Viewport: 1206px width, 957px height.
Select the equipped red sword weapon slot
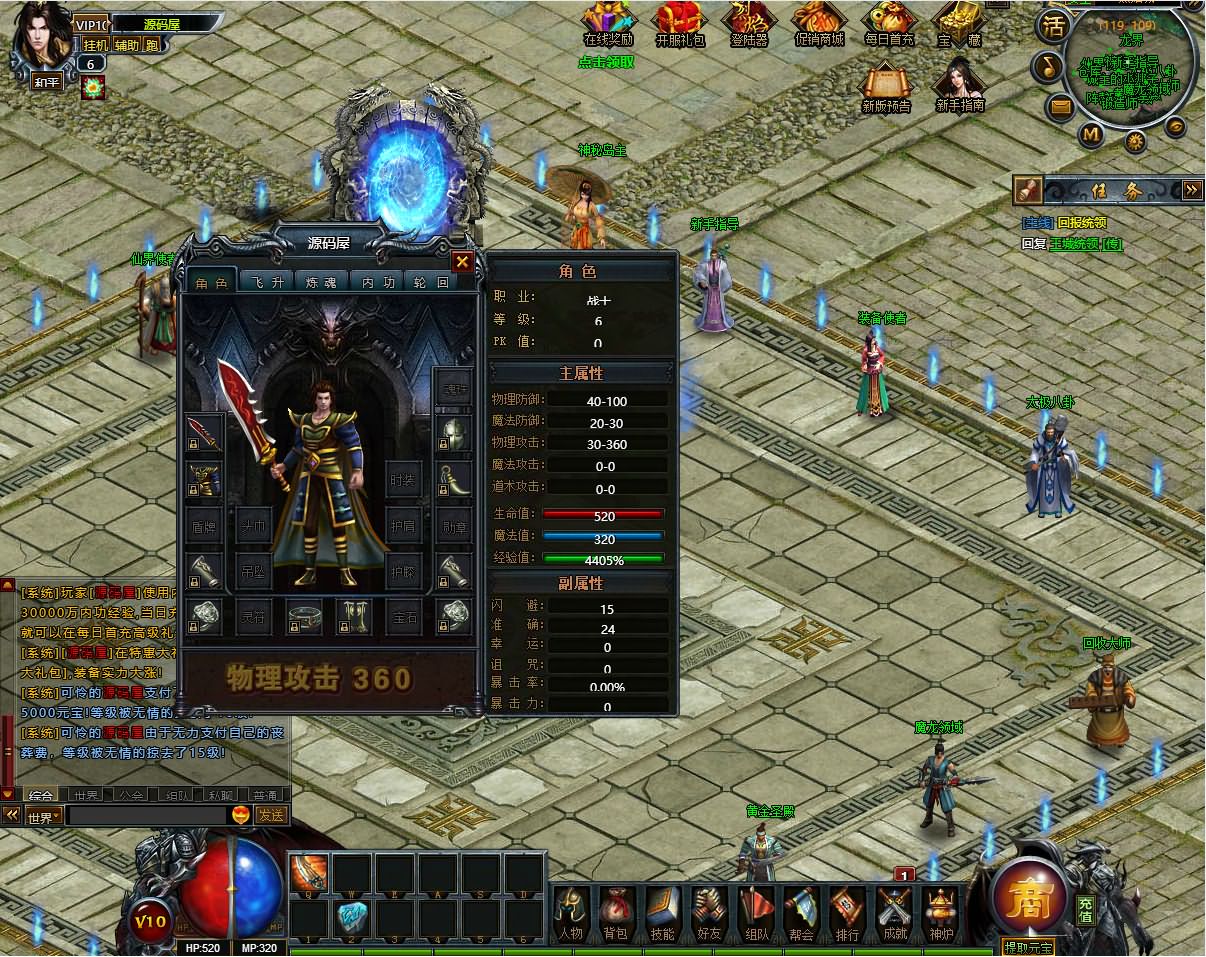click(x=204, y=433)
